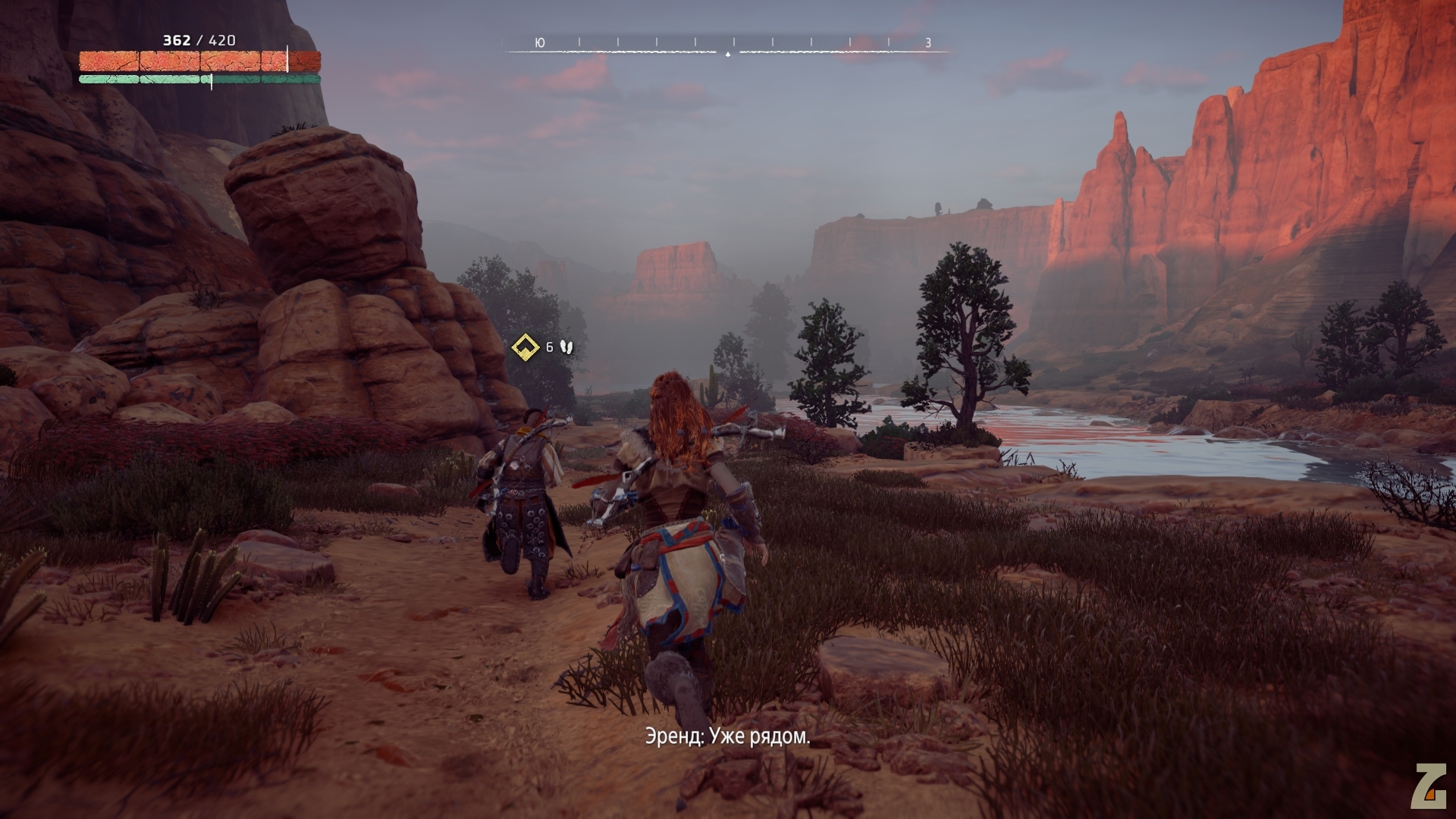1456x819 pixels.
Task: Click the compass bar heading strip
Action: 728,45
